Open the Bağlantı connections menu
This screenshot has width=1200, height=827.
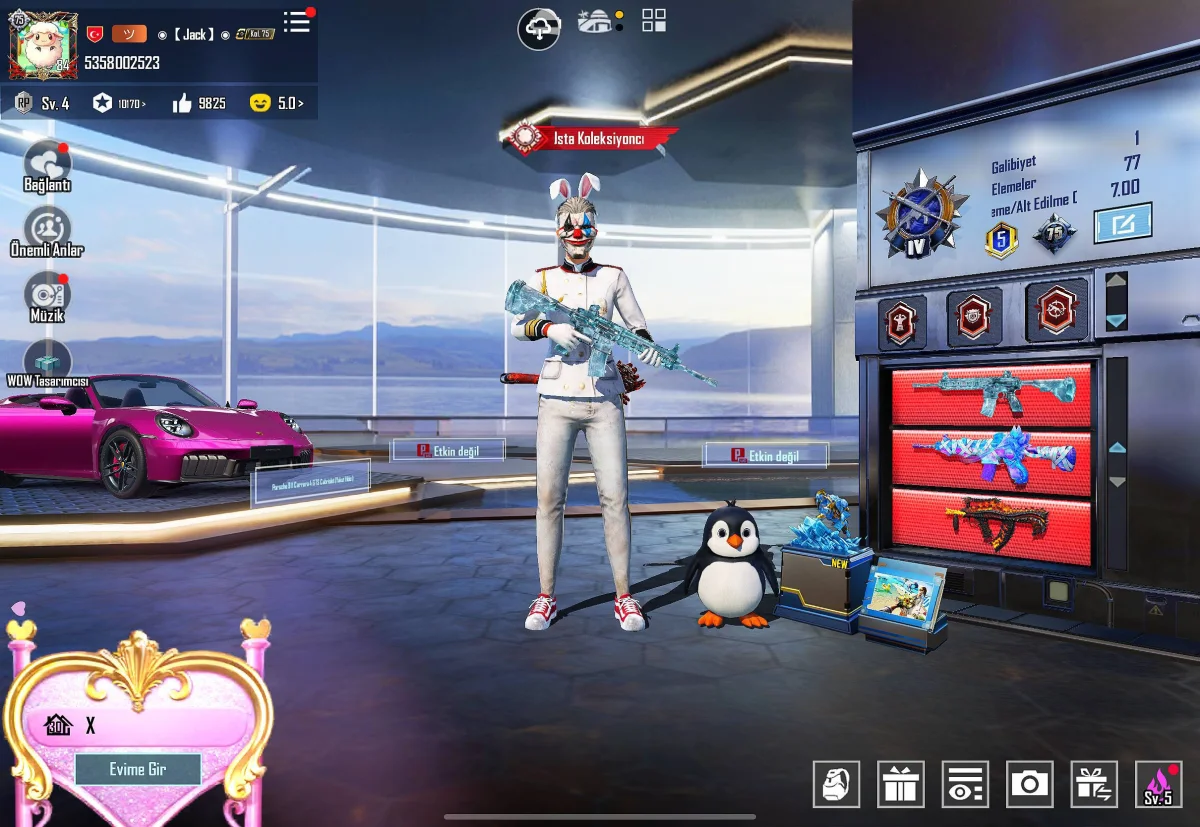pyautogui.click(x=47, y=165)
